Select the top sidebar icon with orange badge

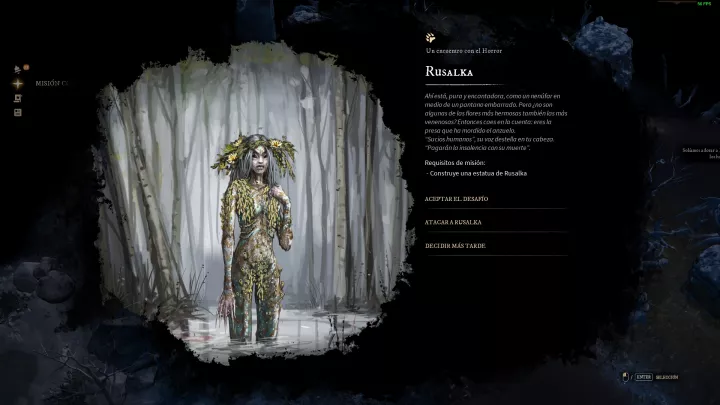18,69
